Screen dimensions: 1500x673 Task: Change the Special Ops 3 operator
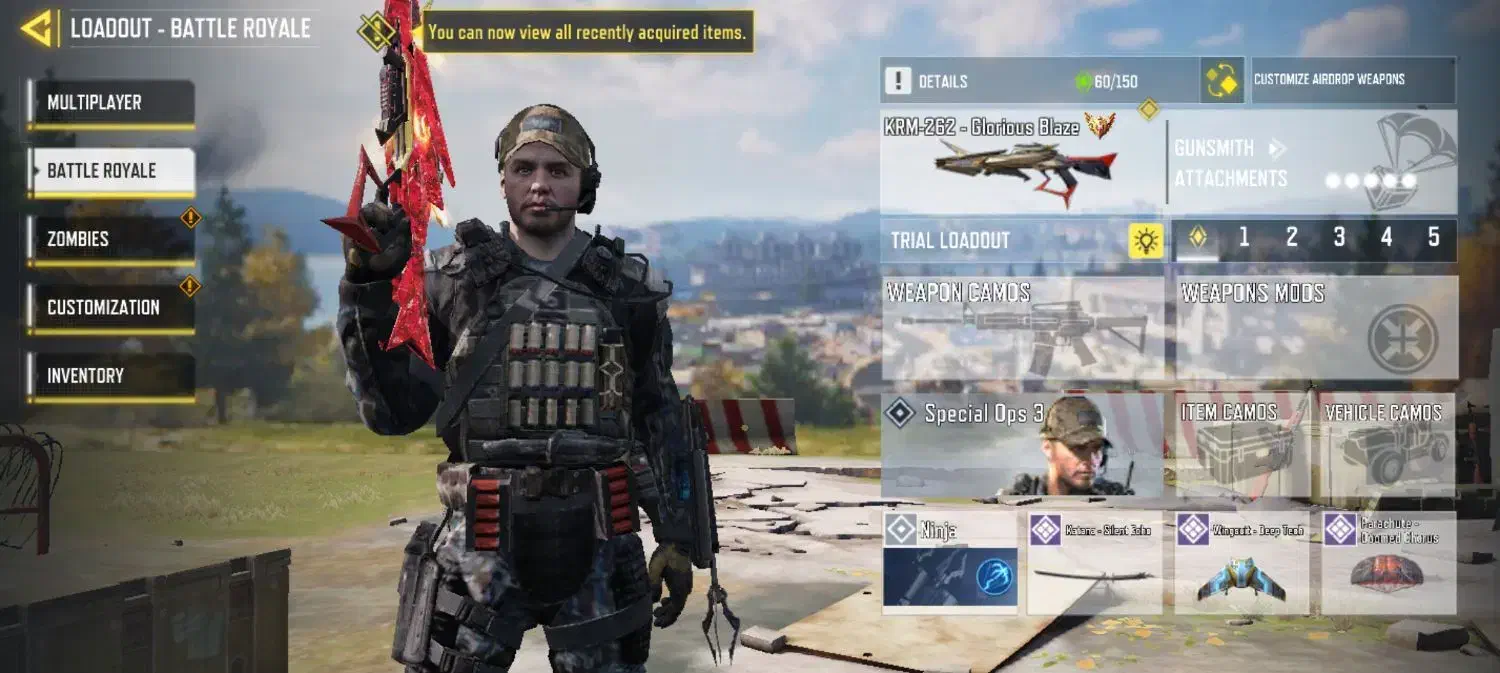point(1022,445)
